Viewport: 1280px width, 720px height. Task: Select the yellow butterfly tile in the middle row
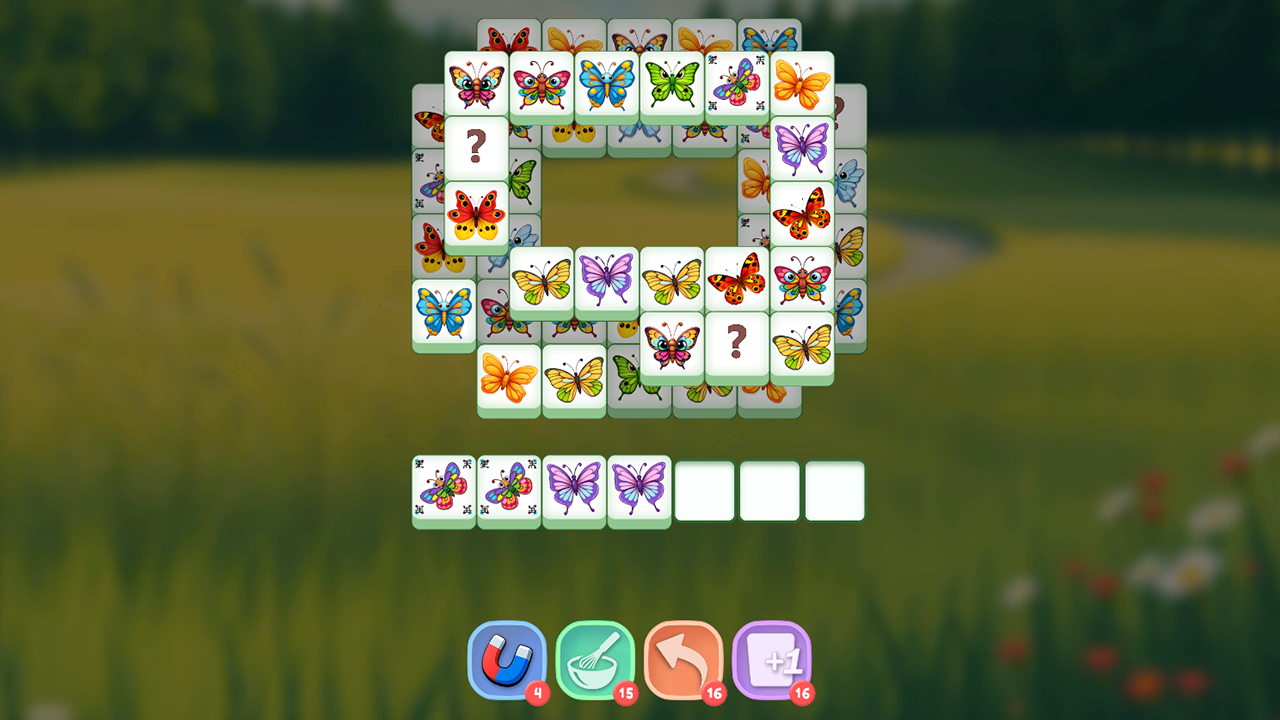(542, 281)
